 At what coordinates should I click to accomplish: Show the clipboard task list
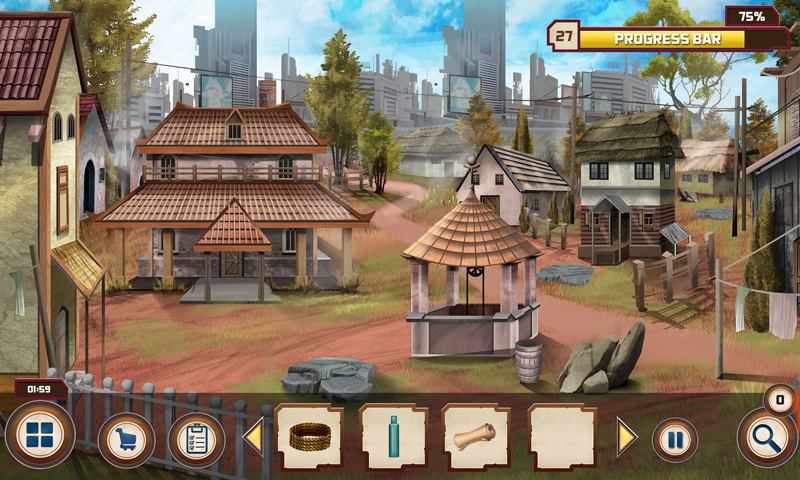(x=196, y=440)
